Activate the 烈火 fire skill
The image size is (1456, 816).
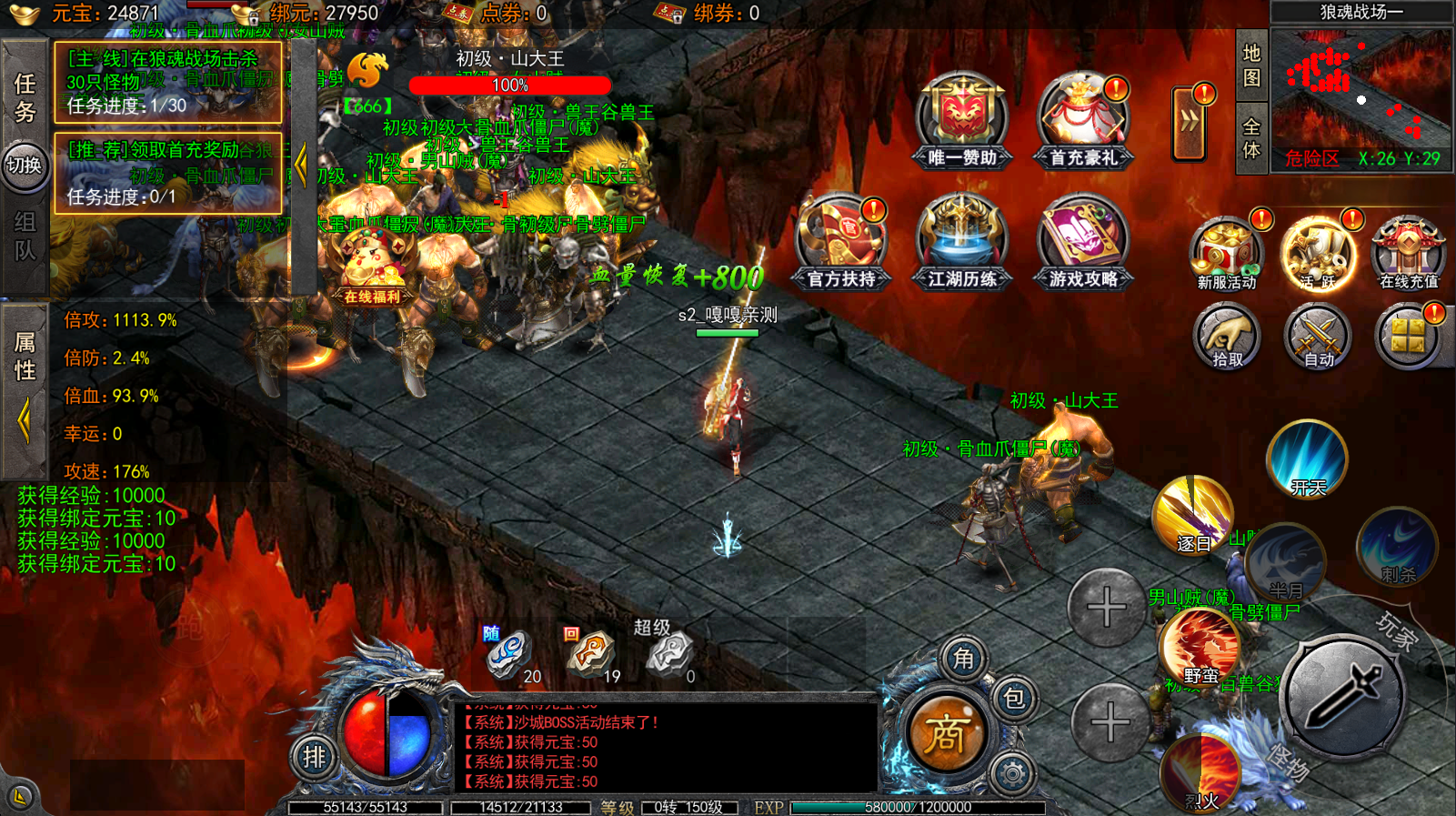click(x=1200, y=774)
